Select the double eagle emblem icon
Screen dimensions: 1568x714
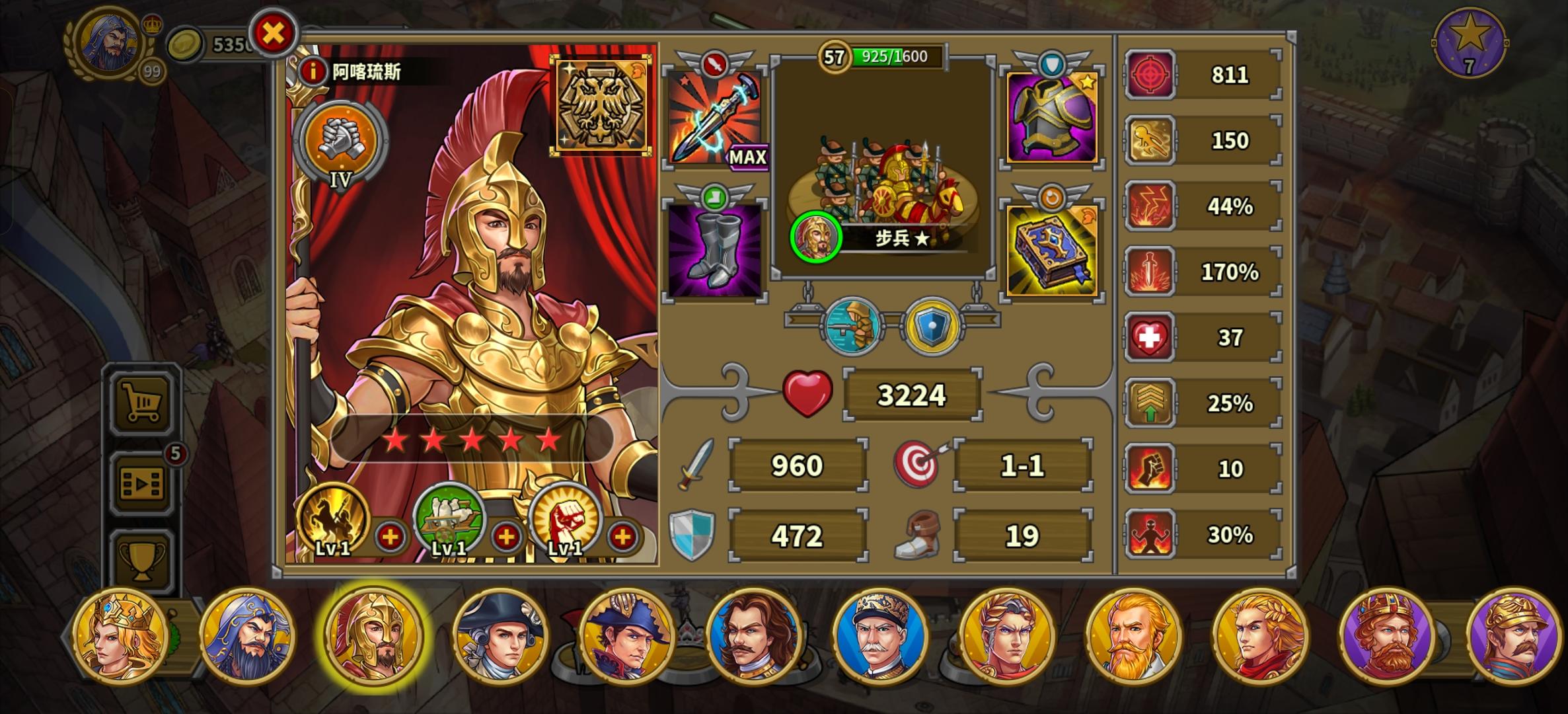tap(600, 106)
